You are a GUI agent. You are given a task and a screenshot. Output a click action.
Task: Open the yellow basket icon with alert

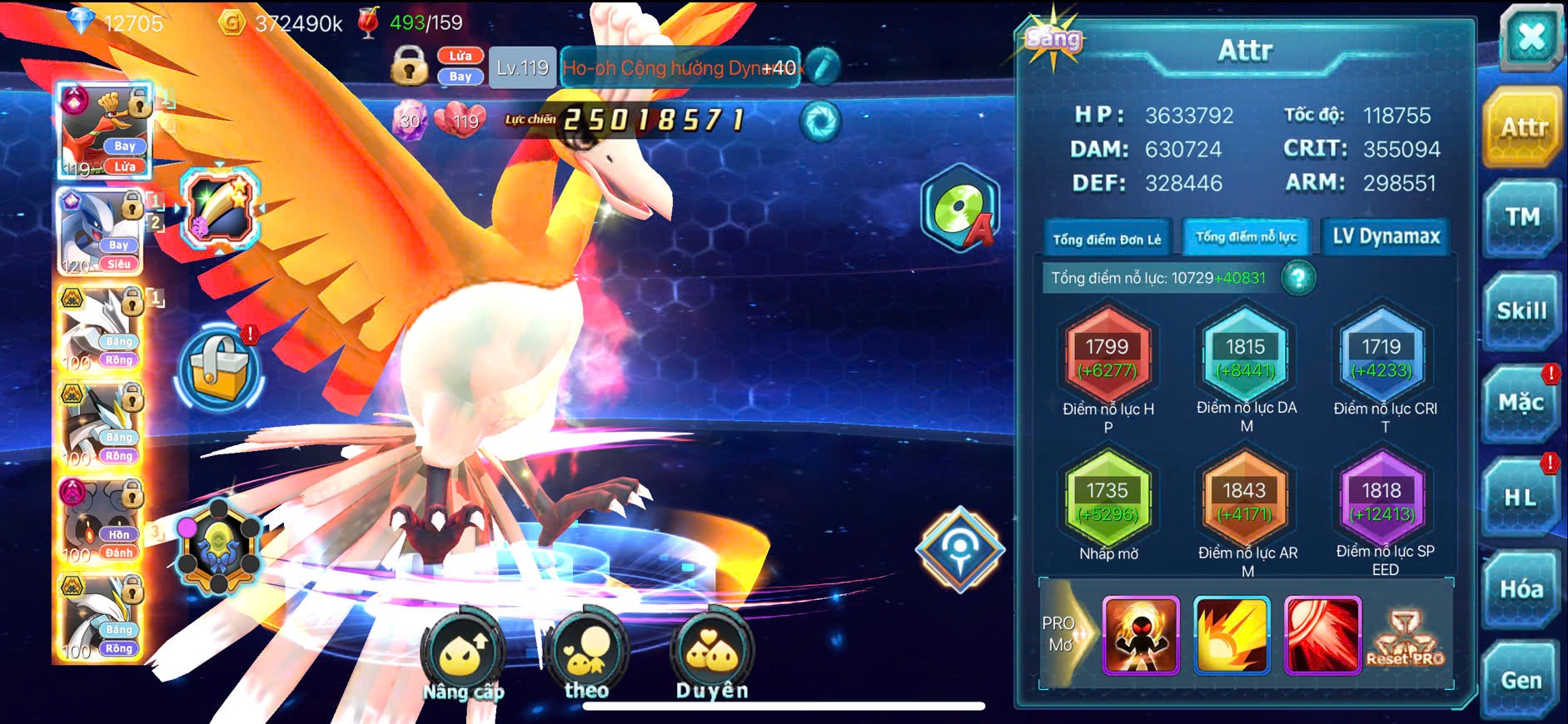[219, 369]
